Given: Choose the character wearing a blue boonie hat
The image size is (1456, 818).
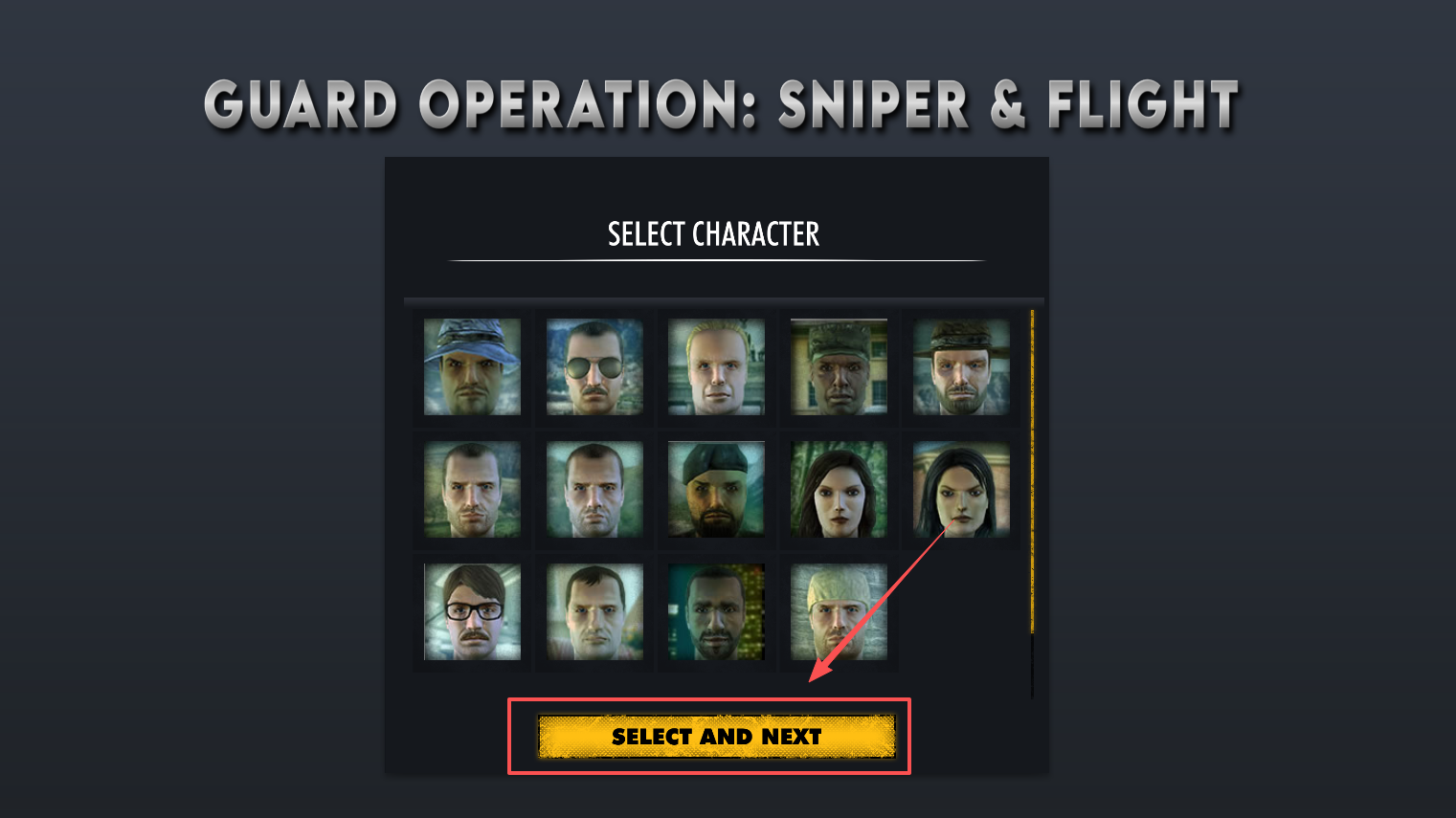Looking at the screenshot, I should (472, 366).
